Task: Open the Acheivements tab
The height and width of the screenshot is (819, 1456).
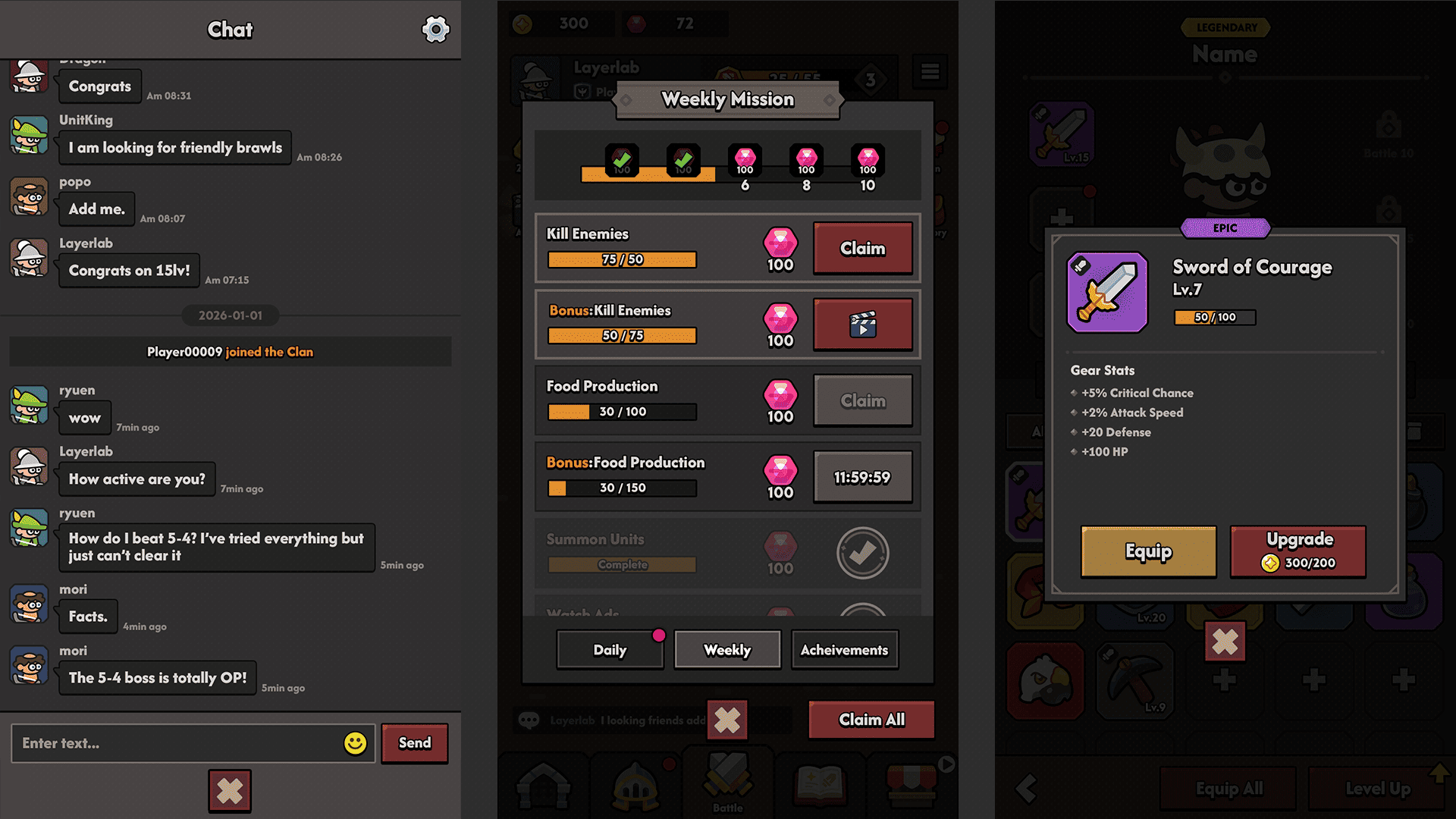Action: (x=844, y=650)
